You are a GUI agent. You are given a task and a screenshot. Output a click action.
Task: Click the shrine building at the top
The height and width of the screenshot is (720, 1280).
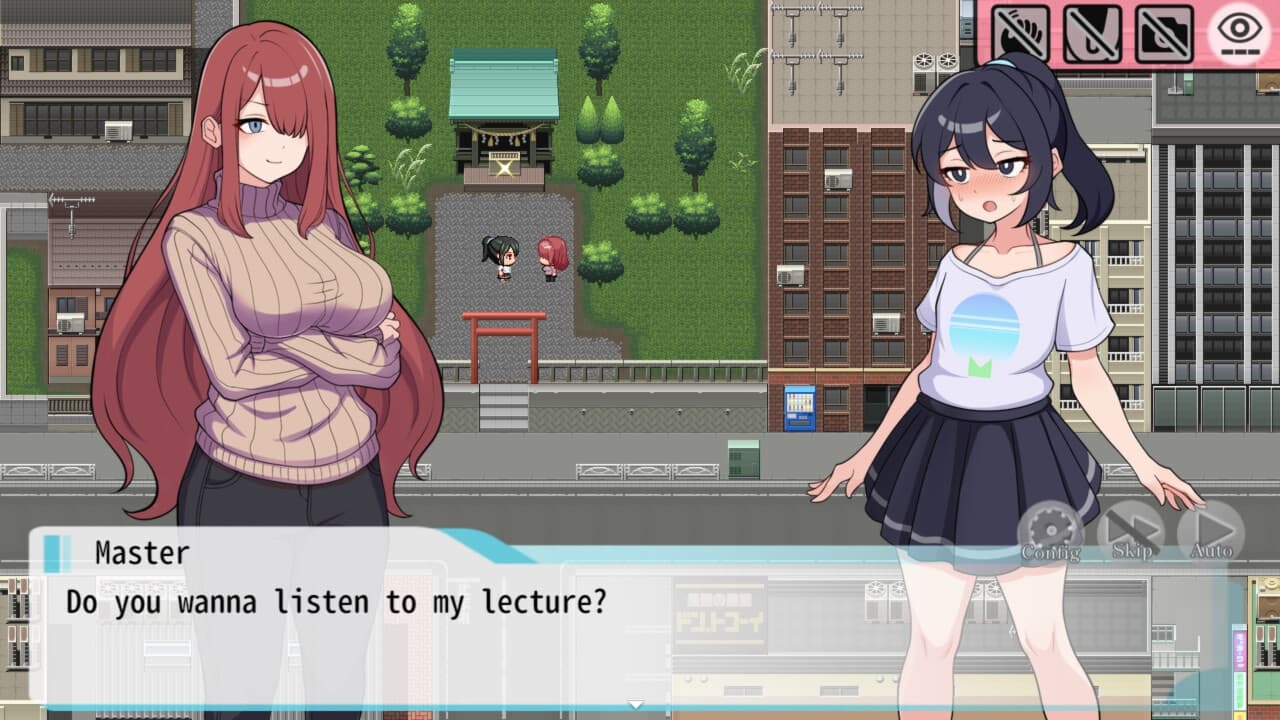tap(505, 110)
